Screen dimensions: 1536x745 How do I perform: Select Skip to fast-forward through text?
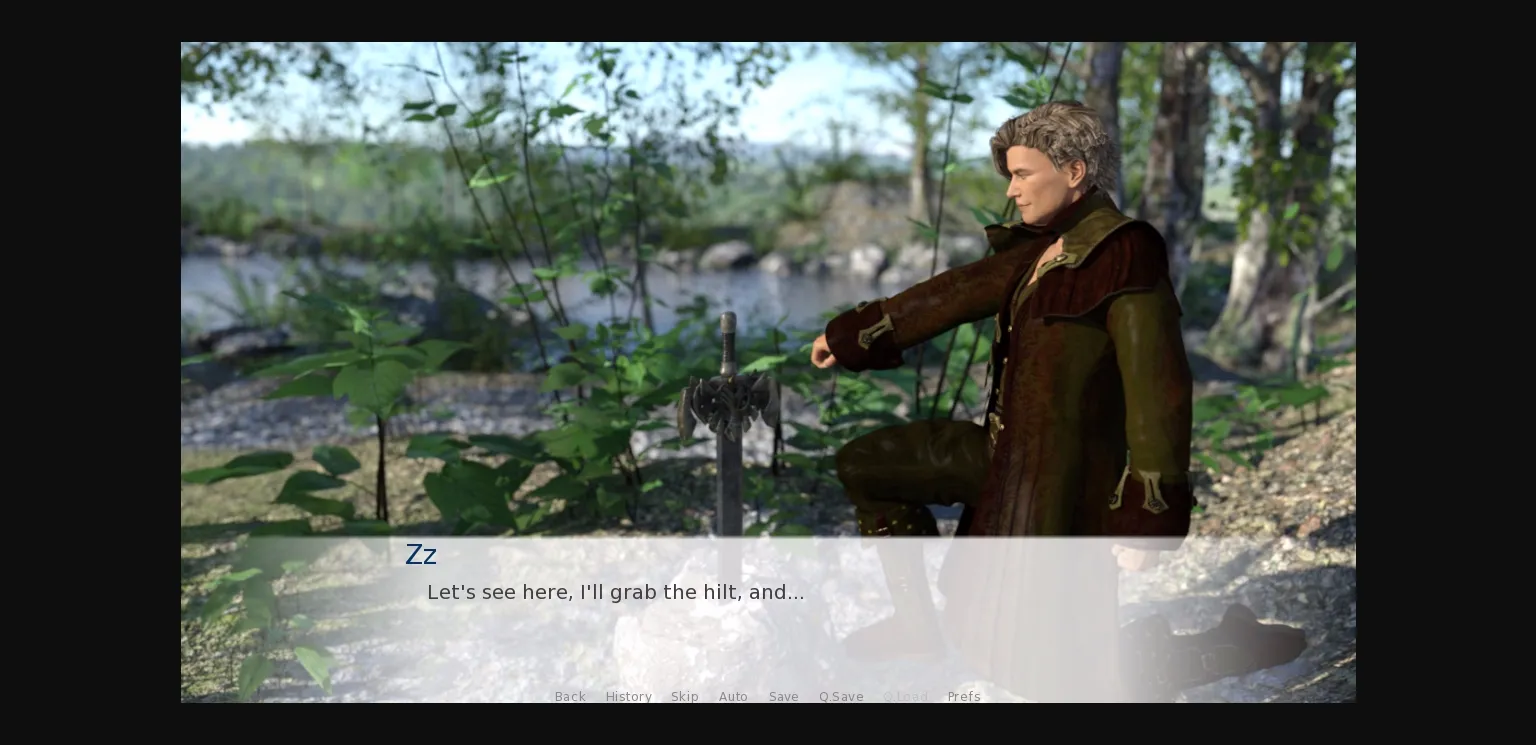coord(685,697)
